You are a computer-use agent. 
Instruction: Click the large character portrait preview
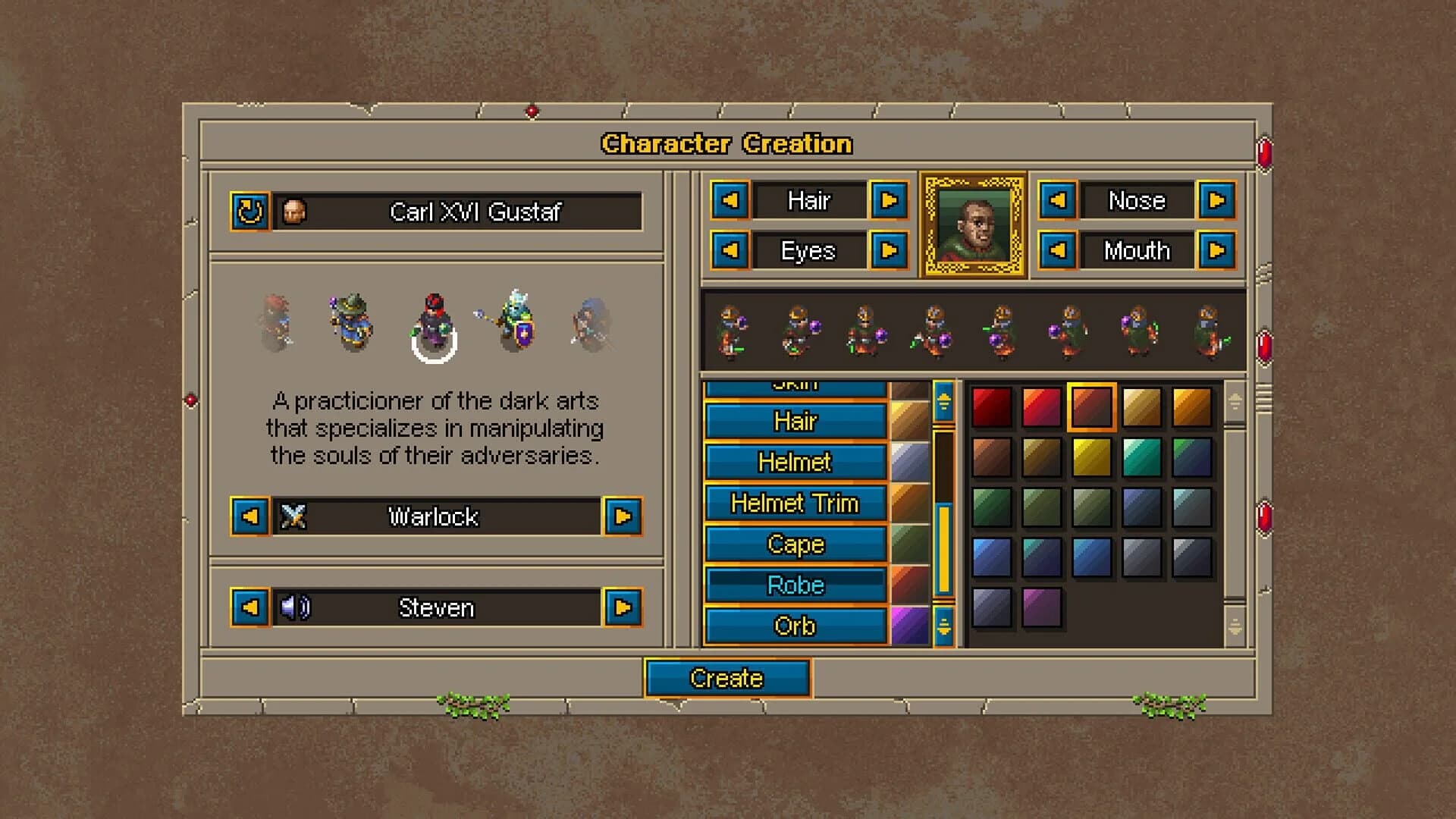(x=973, y=224)
